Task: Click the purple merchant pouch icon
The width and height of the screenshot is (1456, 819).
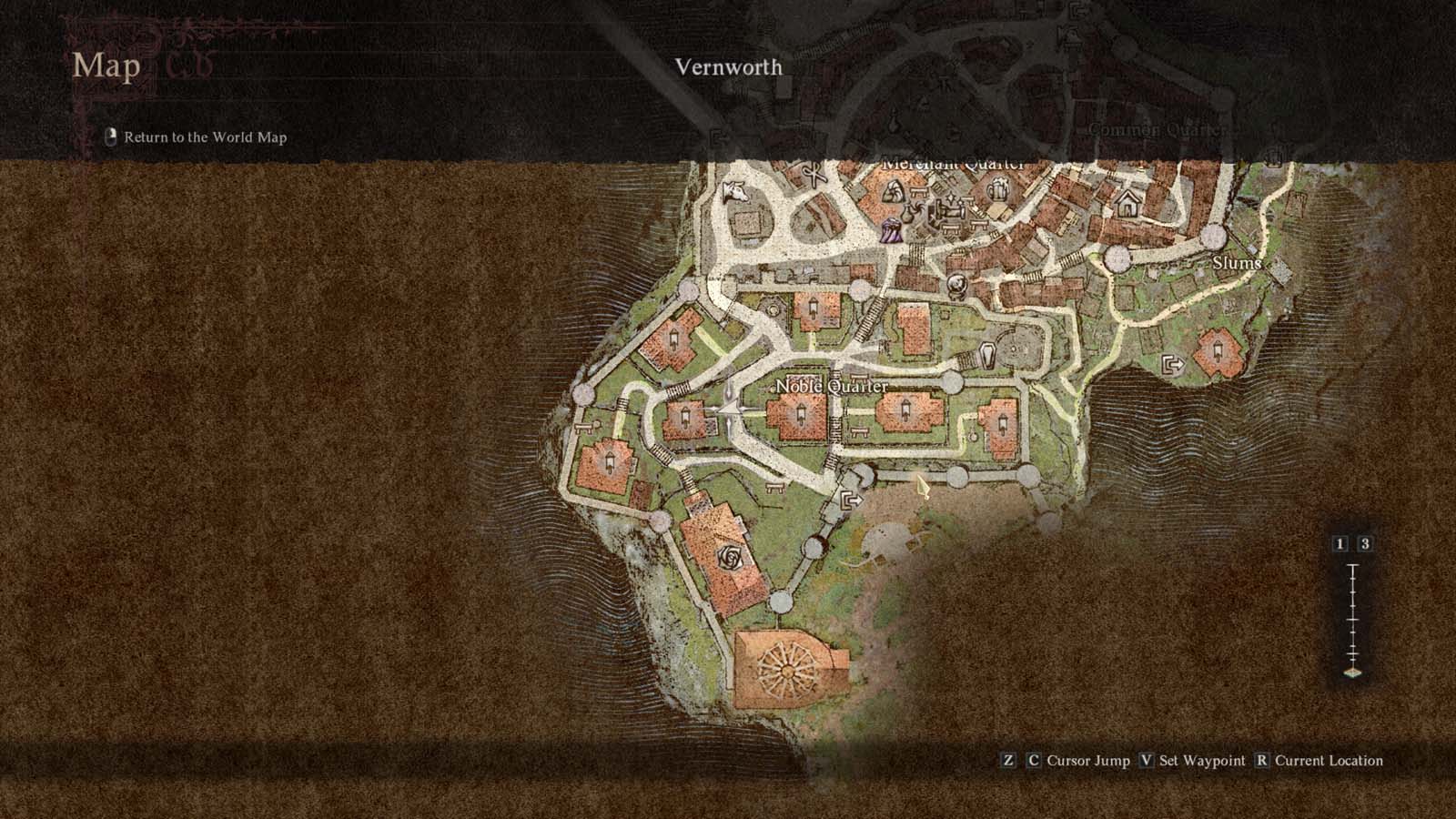Action: tap(890, 230)
